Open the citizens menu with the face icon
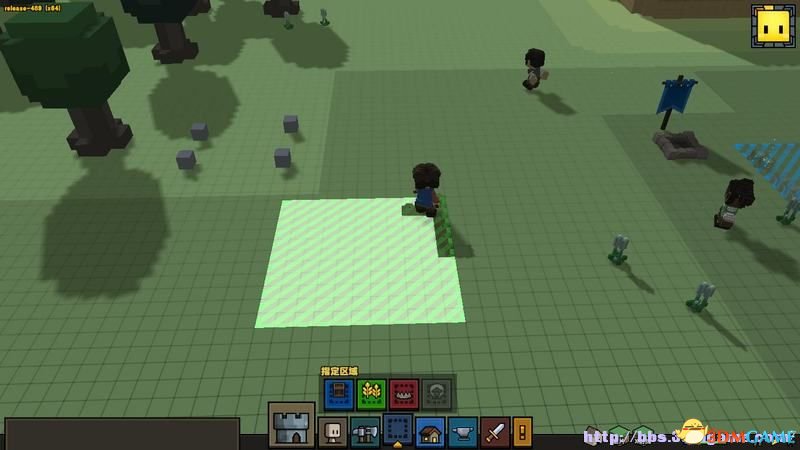 pos(333,433)
